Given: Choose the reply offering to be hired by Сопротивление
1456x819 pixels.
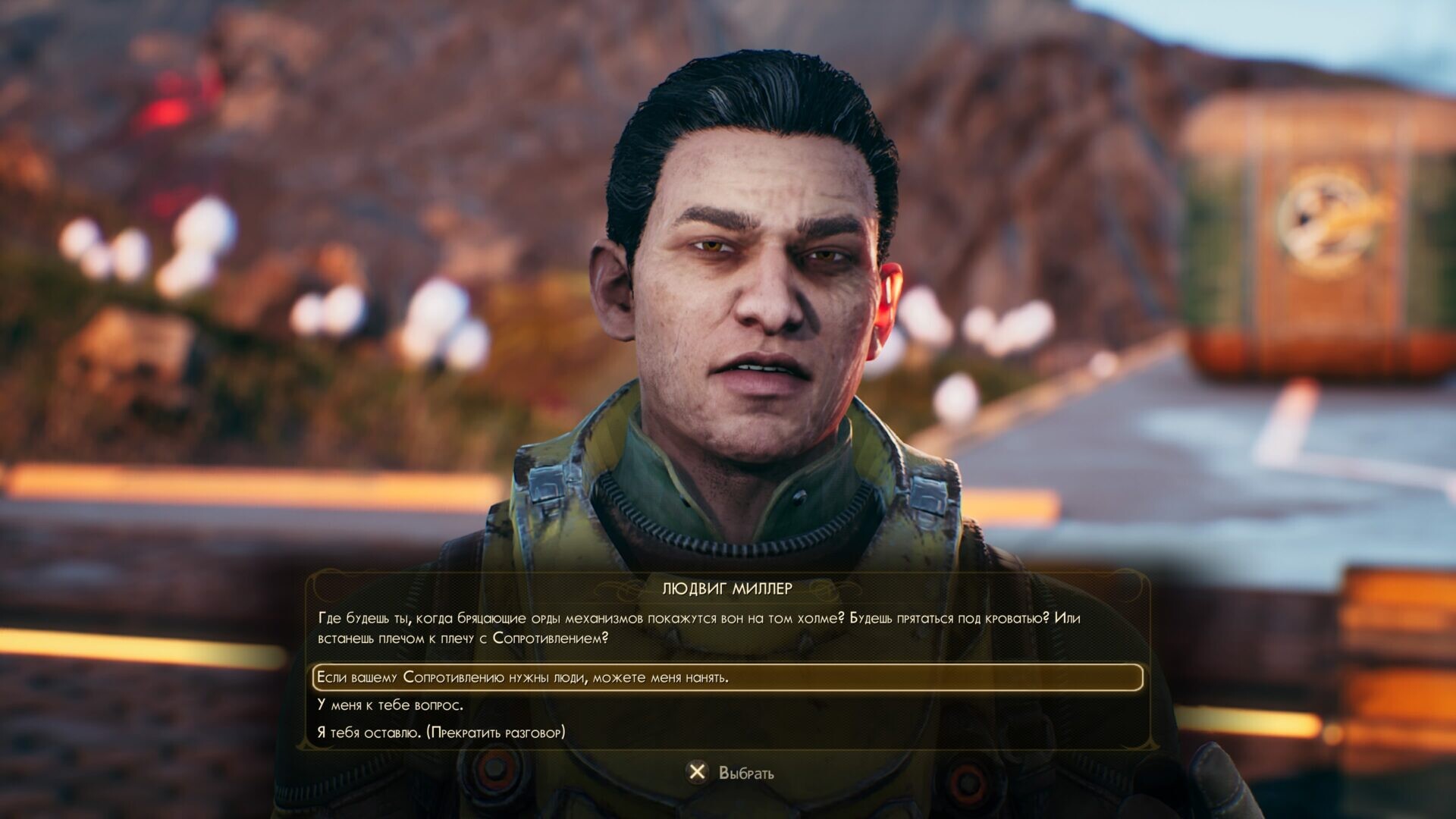Looking at the screenshot, I should tap(522, 677).
